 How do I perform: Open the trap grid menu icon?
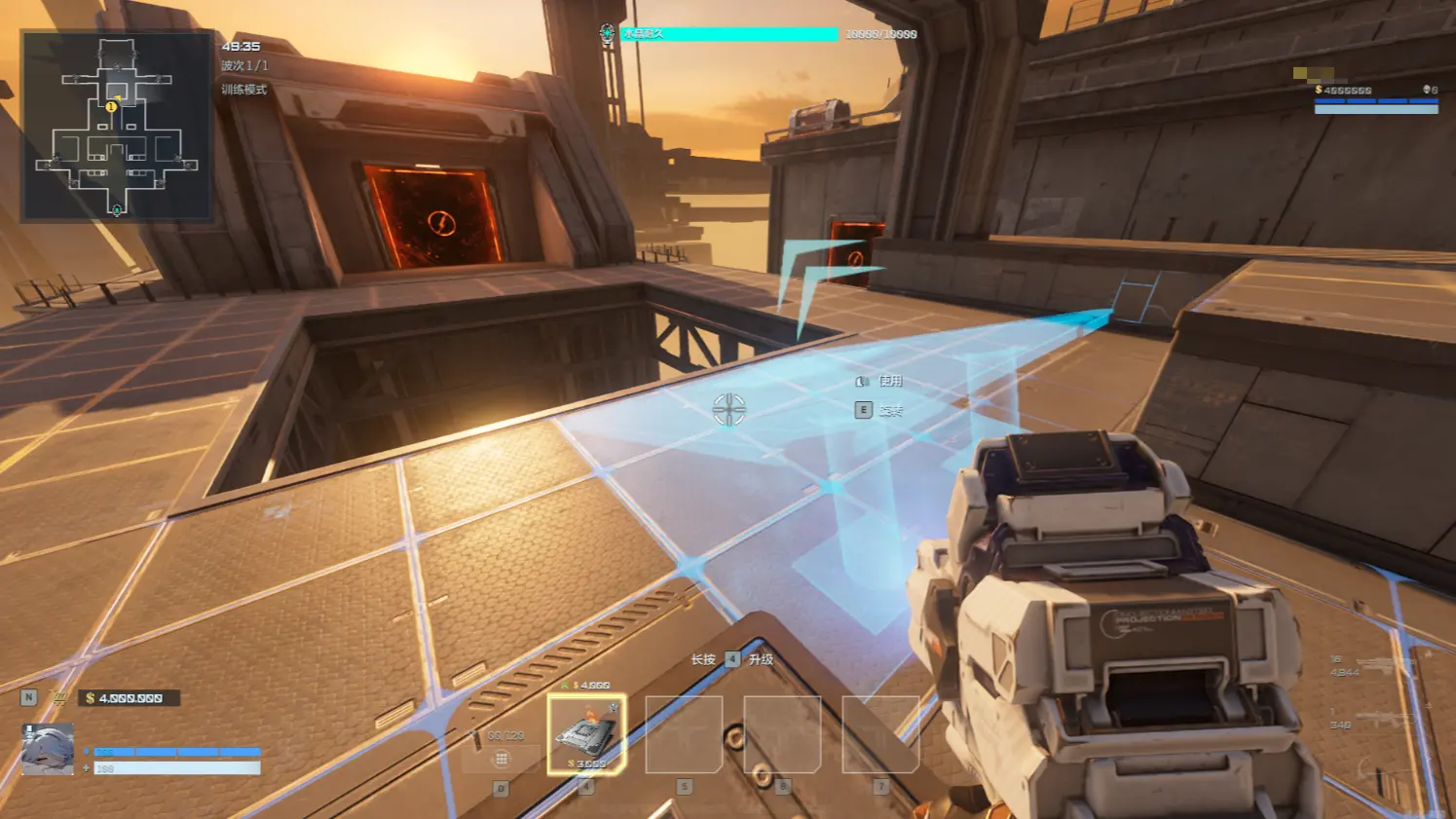pos(502,759)
